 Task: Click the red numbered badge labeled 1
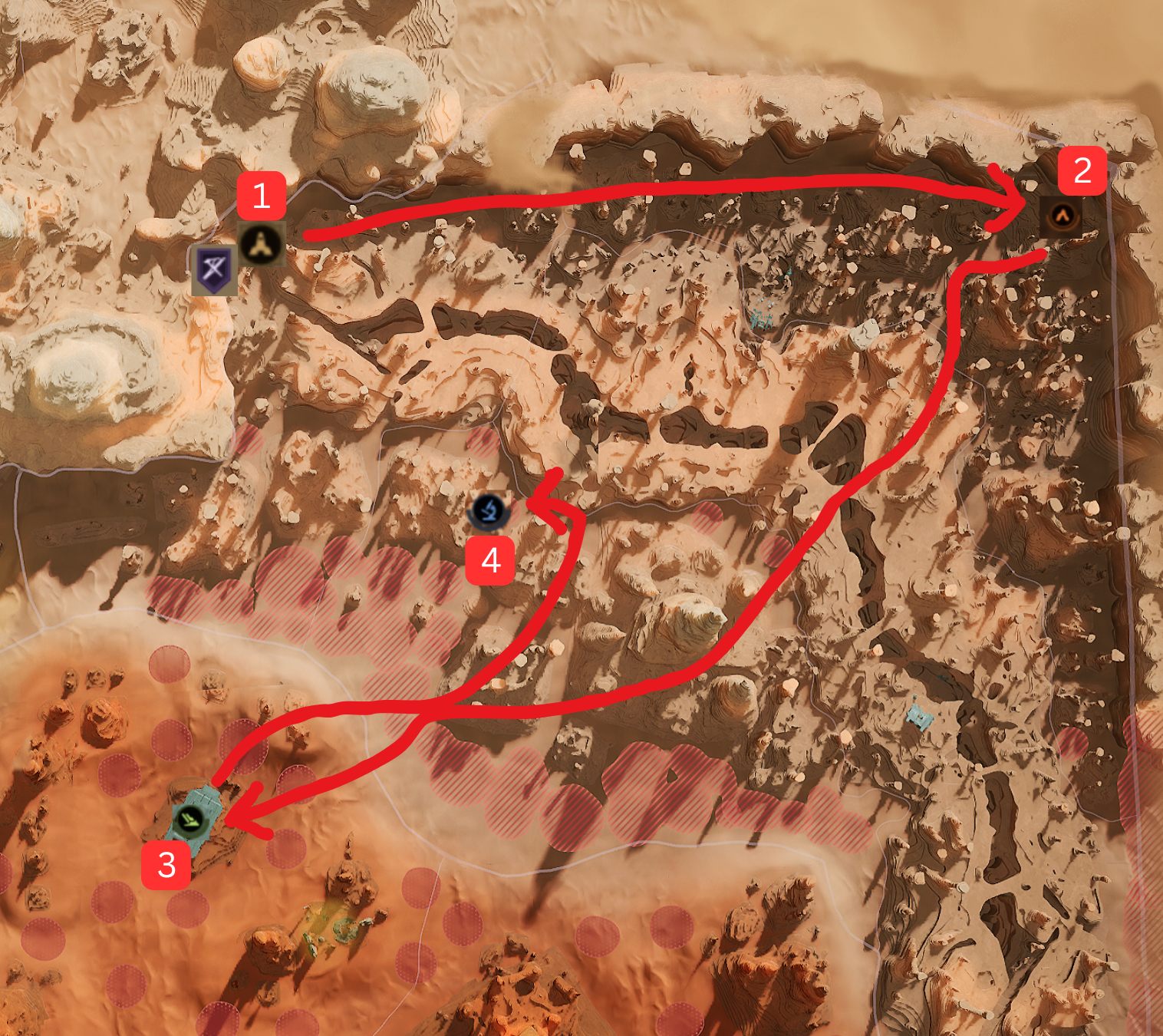262,197
